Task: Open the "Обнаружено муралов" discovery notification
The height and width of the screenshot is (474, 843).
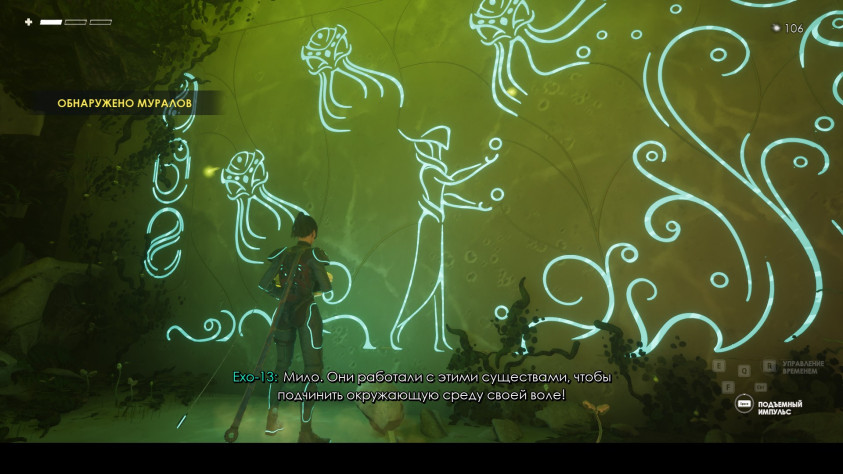Action: 124,102
